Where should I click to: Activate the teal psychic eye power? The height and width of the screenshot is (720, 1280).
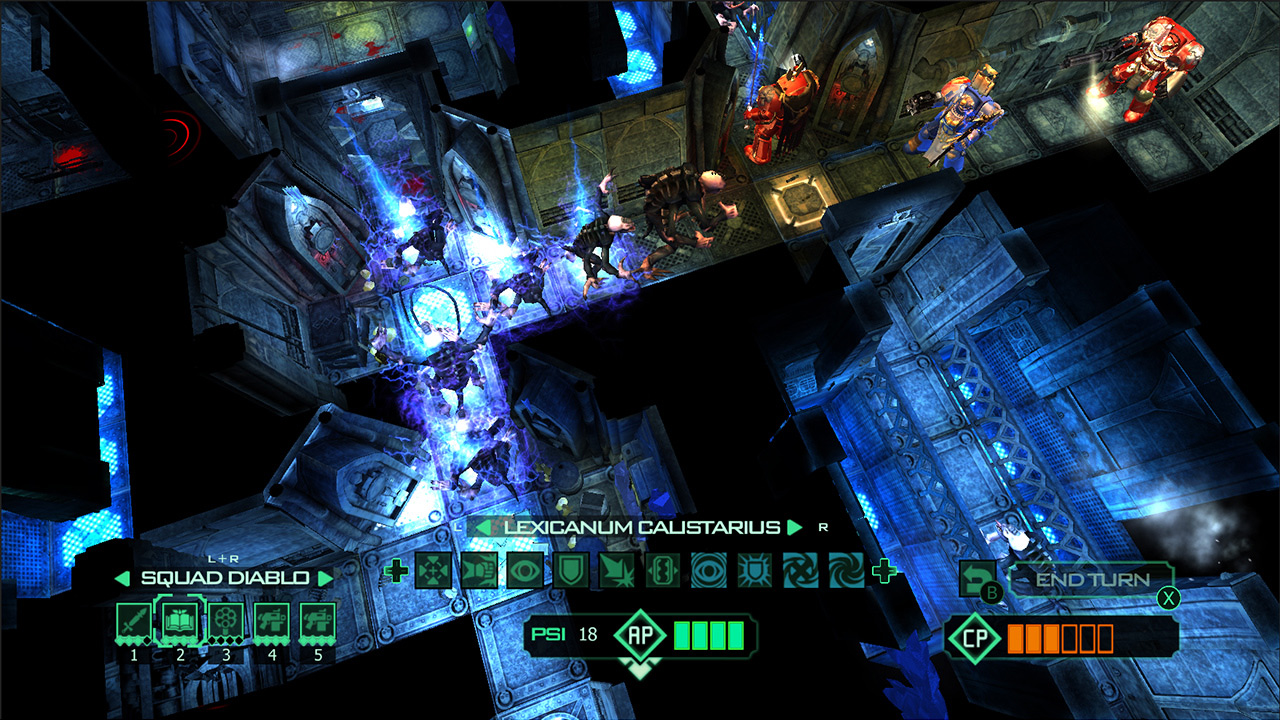click(708, 570)
